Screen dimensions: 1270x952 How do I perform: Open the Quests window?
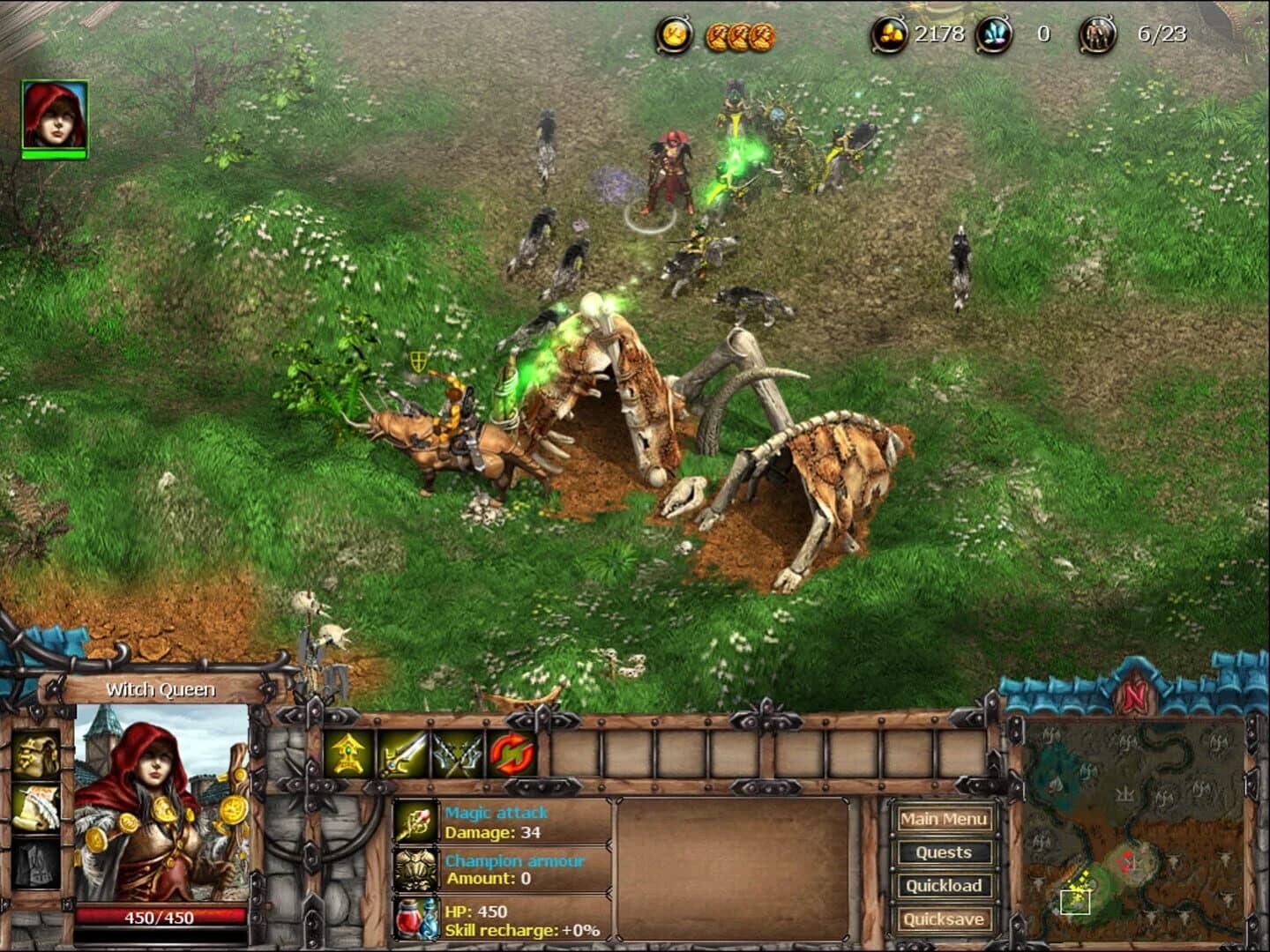click(x=944, y=852)
